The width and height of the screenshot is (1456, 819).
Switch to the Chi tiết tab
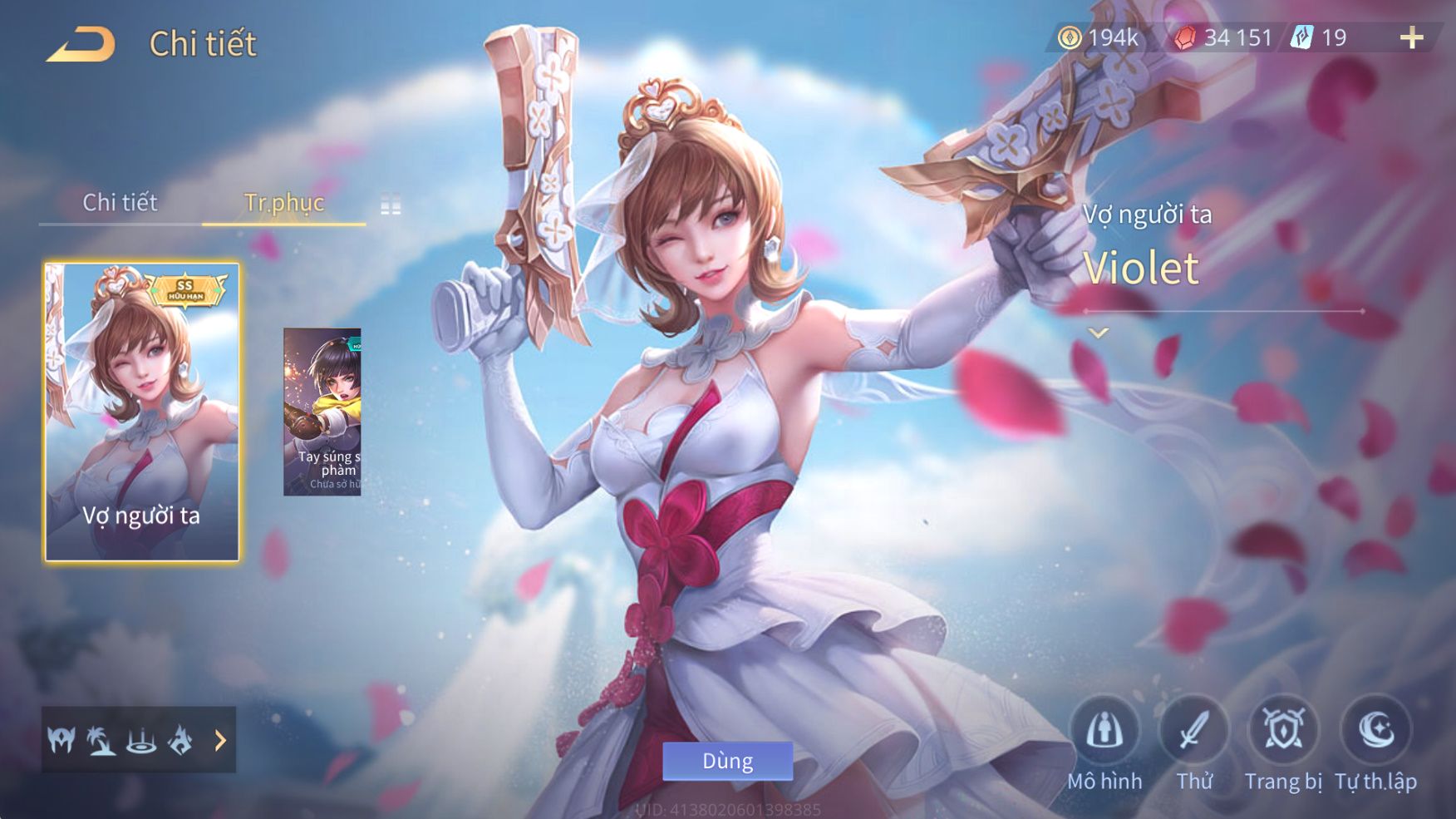[120, 203]
